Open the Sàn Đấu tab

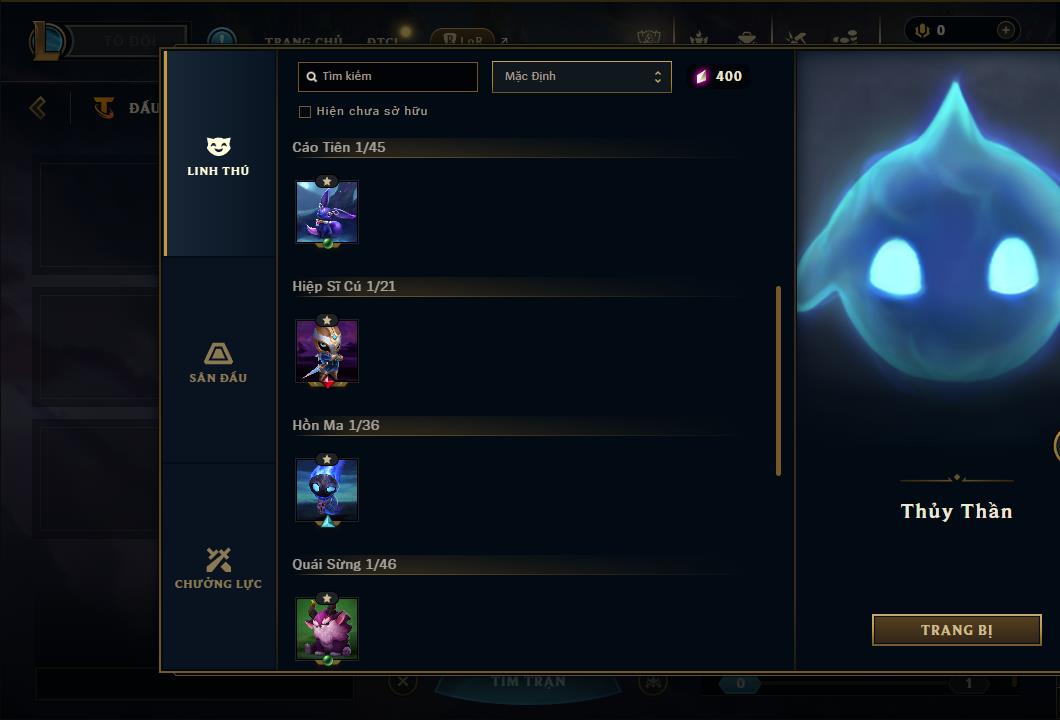[x=218, y=362]
